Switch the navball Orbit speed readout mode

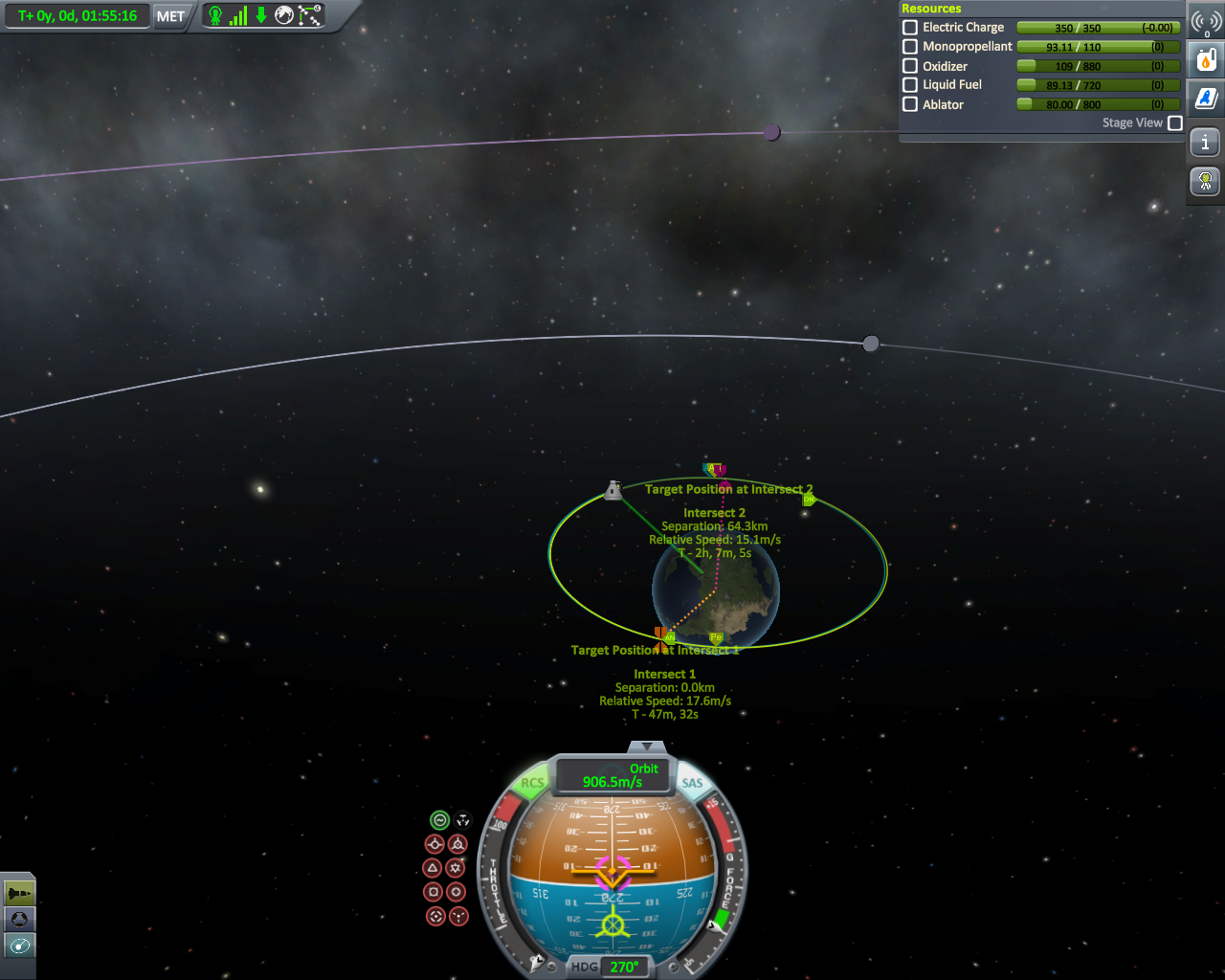pos(613,775)
